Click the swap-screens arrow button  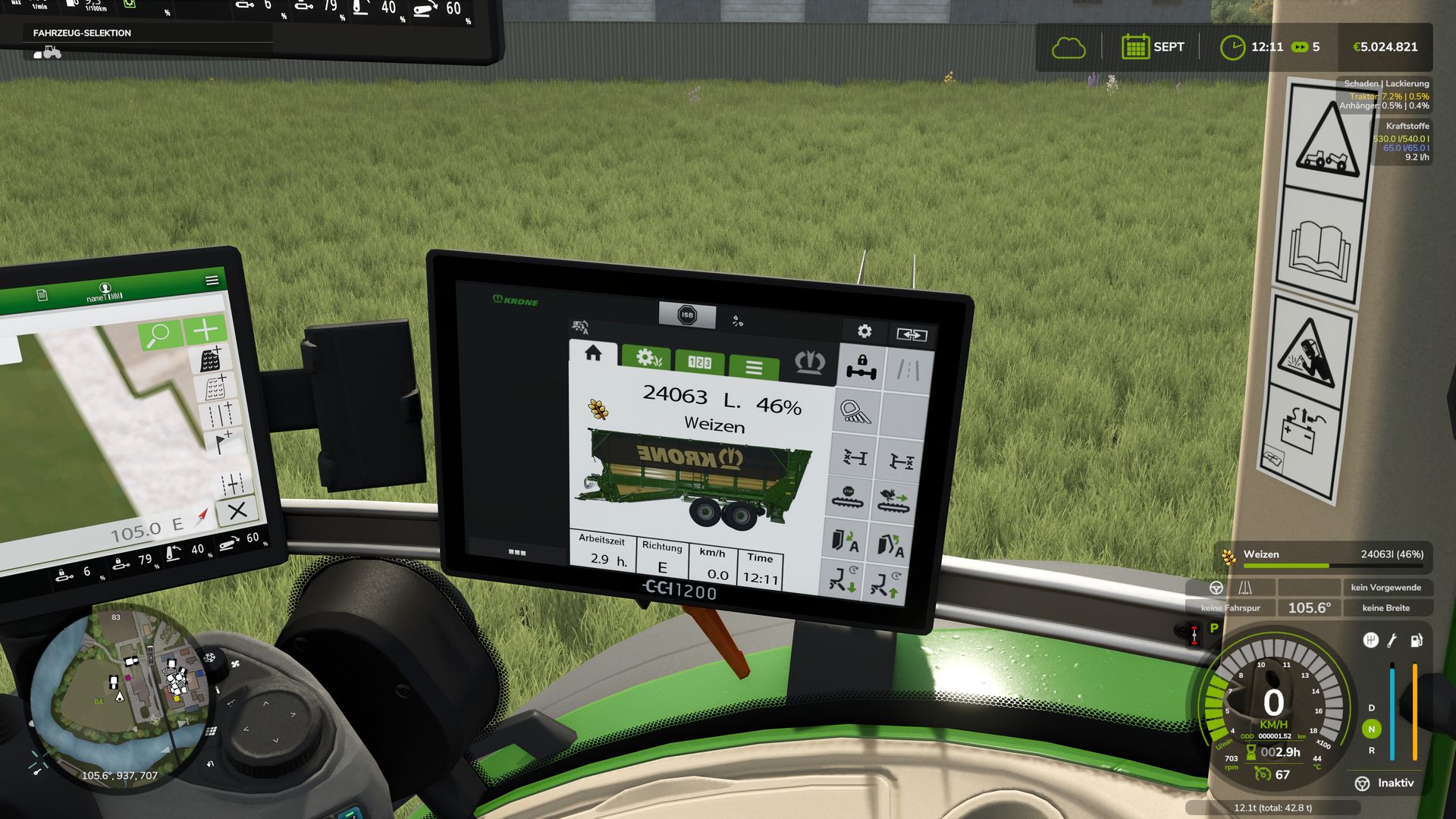click(911, 334)
